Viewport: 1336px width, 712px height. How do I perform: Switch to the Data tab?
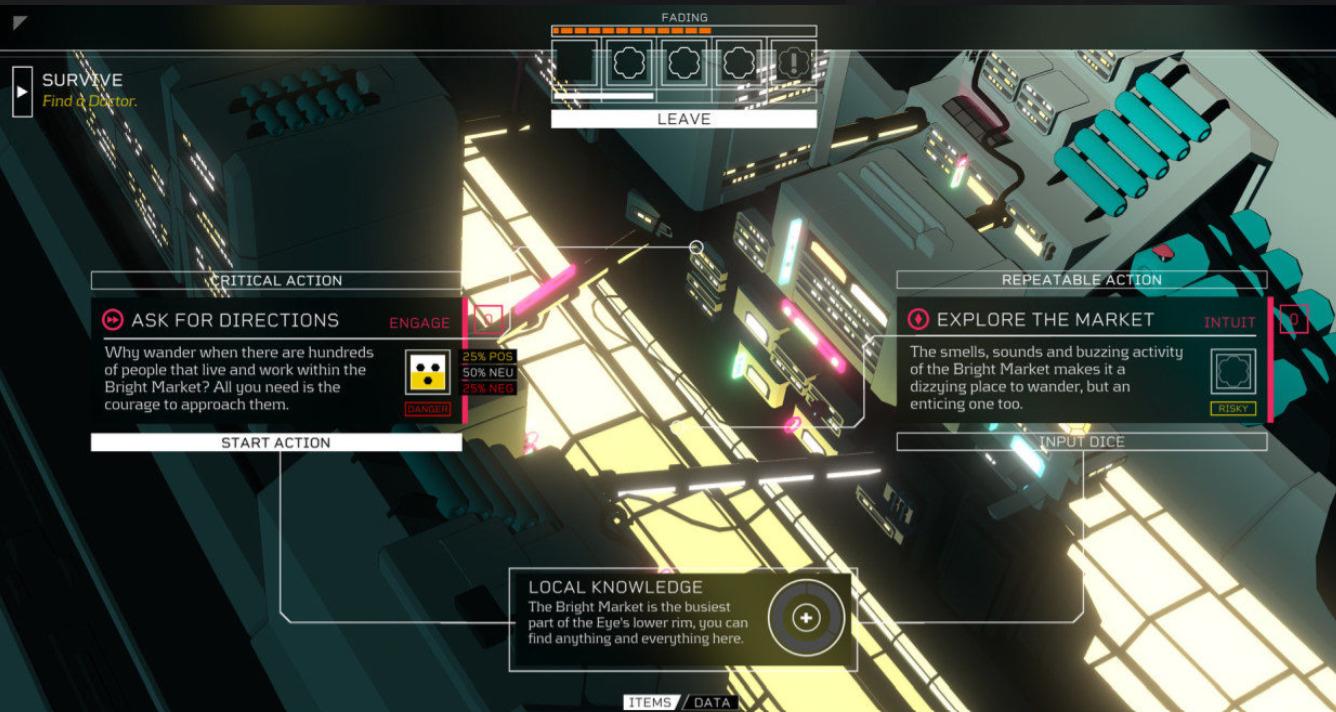tap(712, 702)
